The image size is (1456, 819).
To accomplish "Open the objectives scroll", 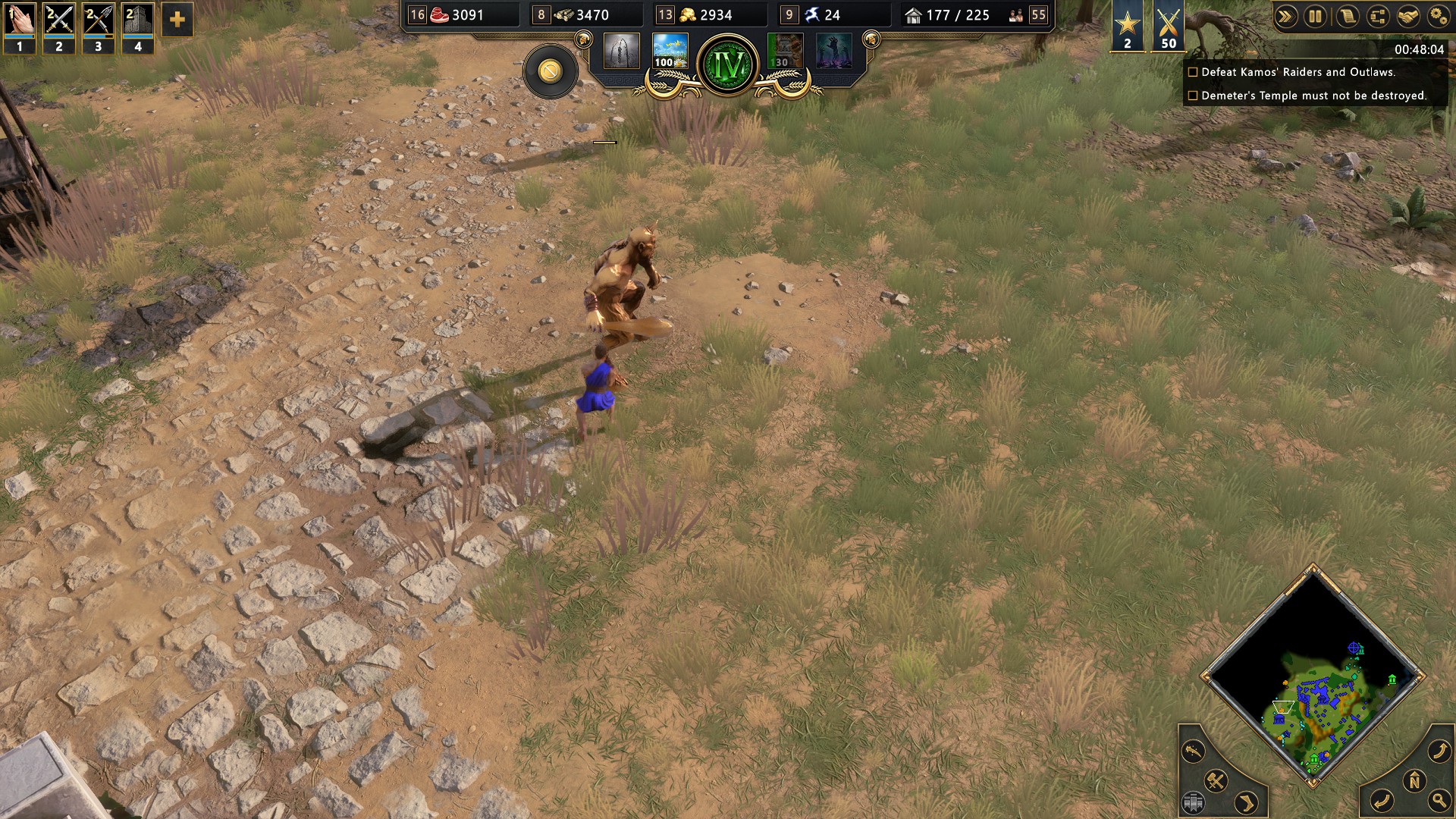I will pyautogui.click(x=1348, y=17).
